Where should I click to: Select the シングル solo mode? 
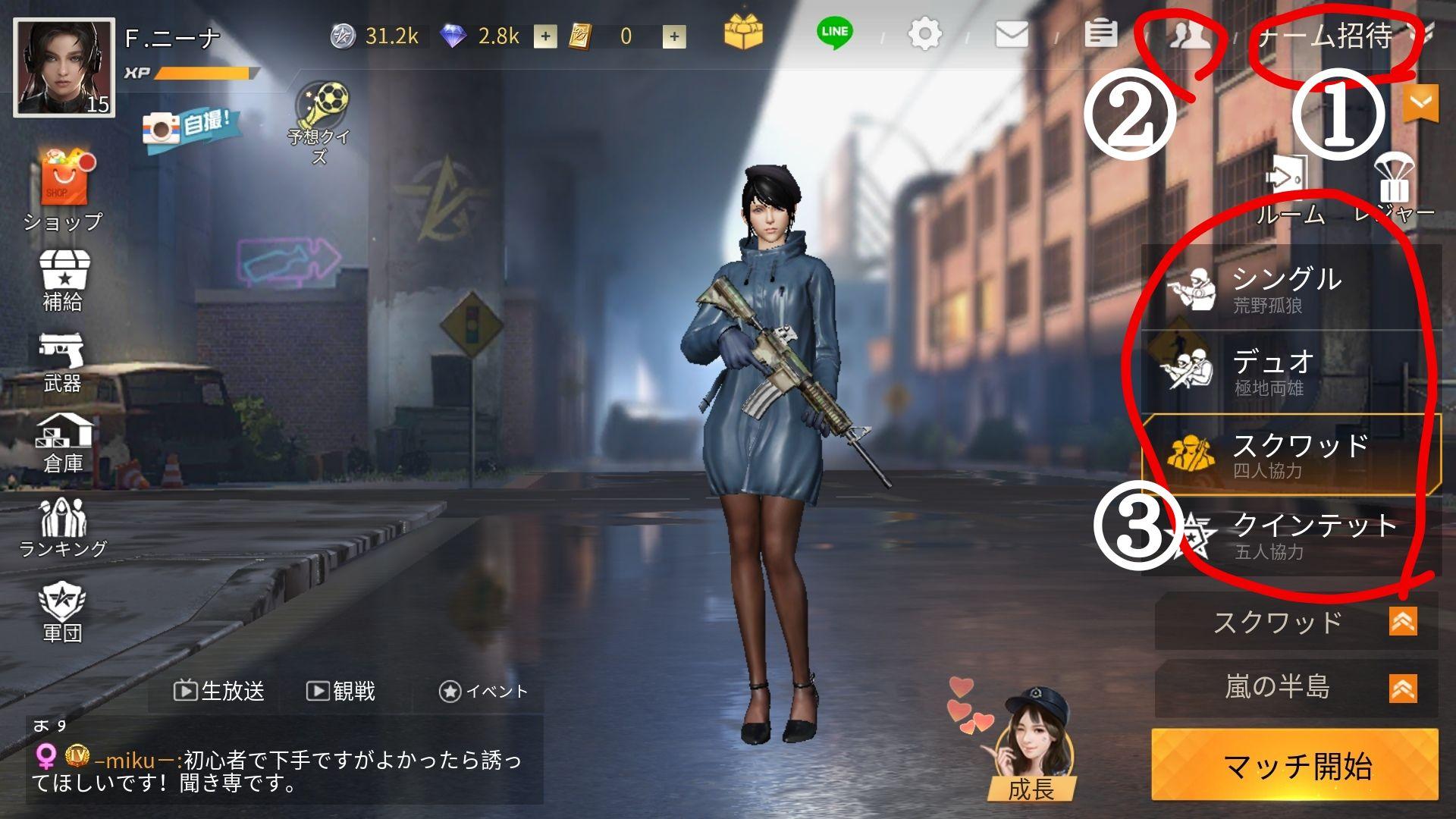pos(1291,289)
